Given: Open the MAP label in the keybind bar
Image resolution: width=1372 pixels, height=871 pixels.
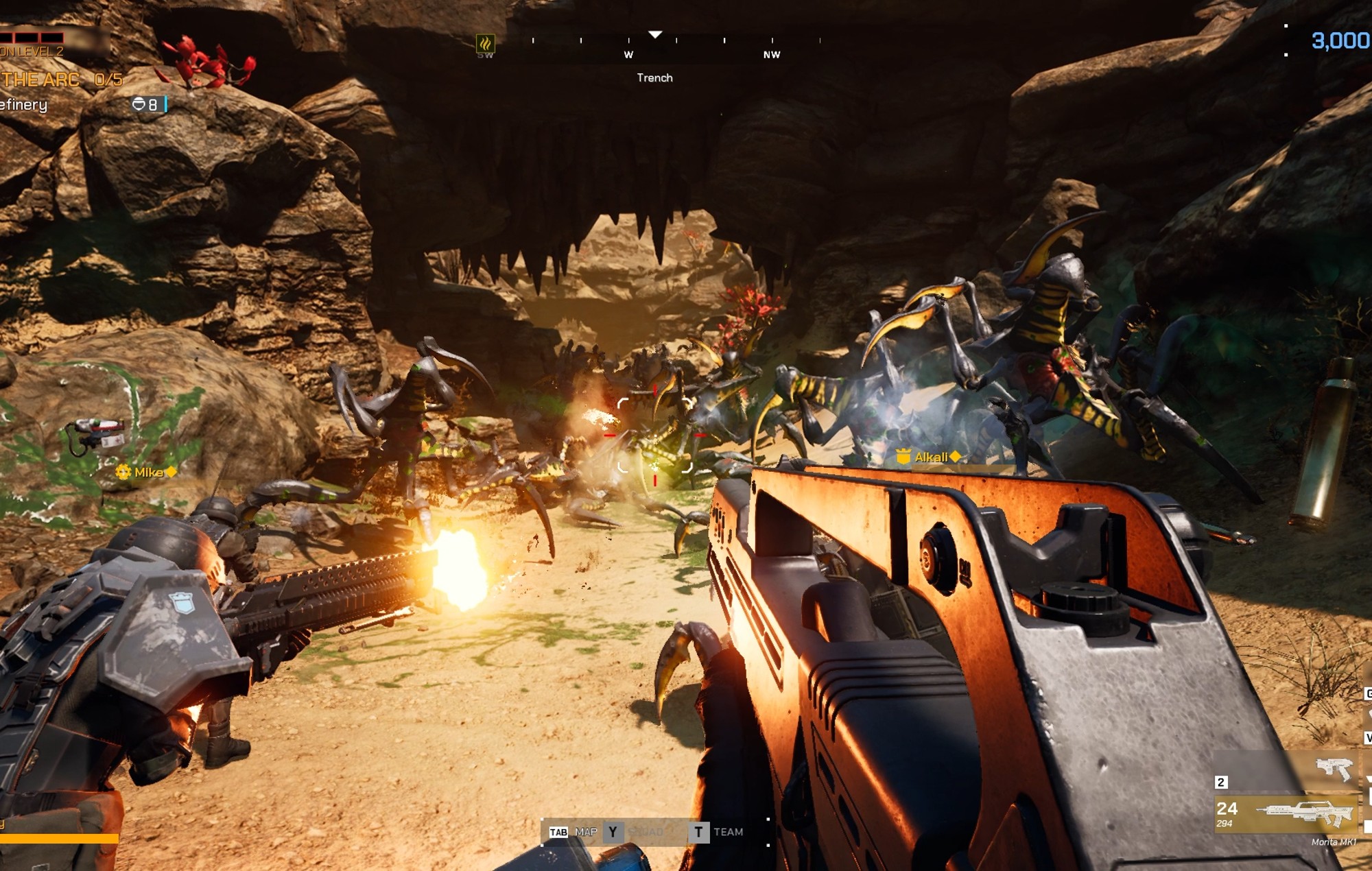Looking at the screenshot, I should tap(587, 831).
